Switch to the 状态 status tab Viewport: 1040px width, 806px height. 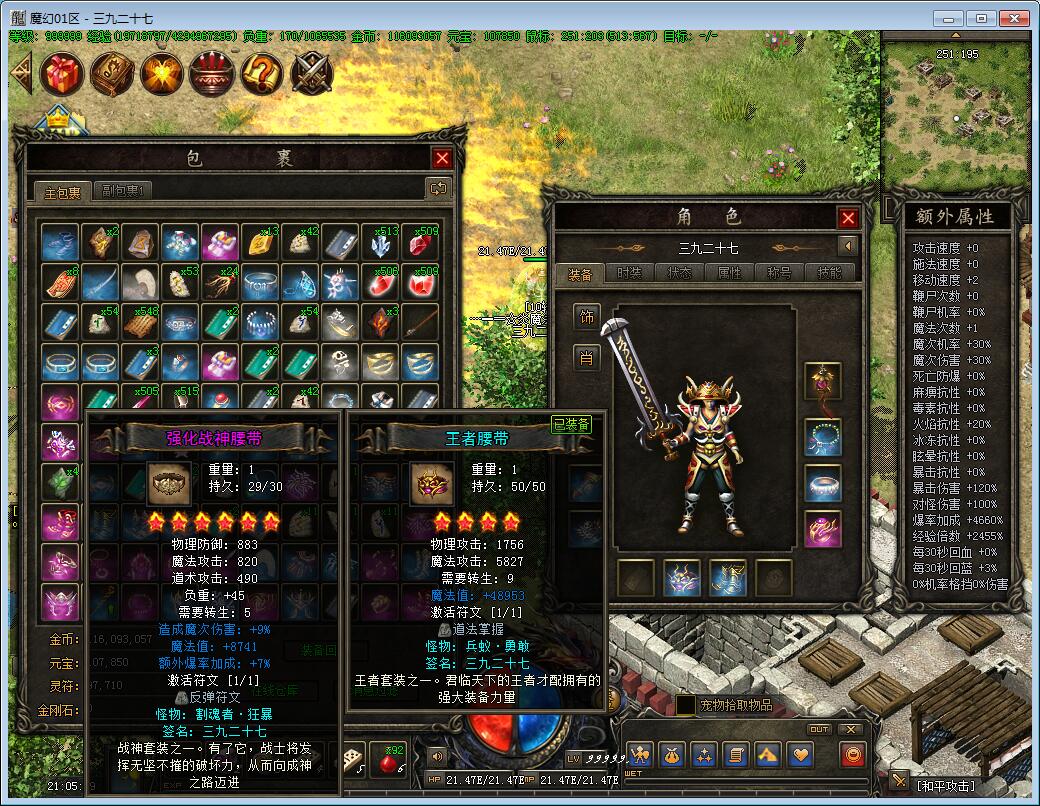tap(680, 273)
